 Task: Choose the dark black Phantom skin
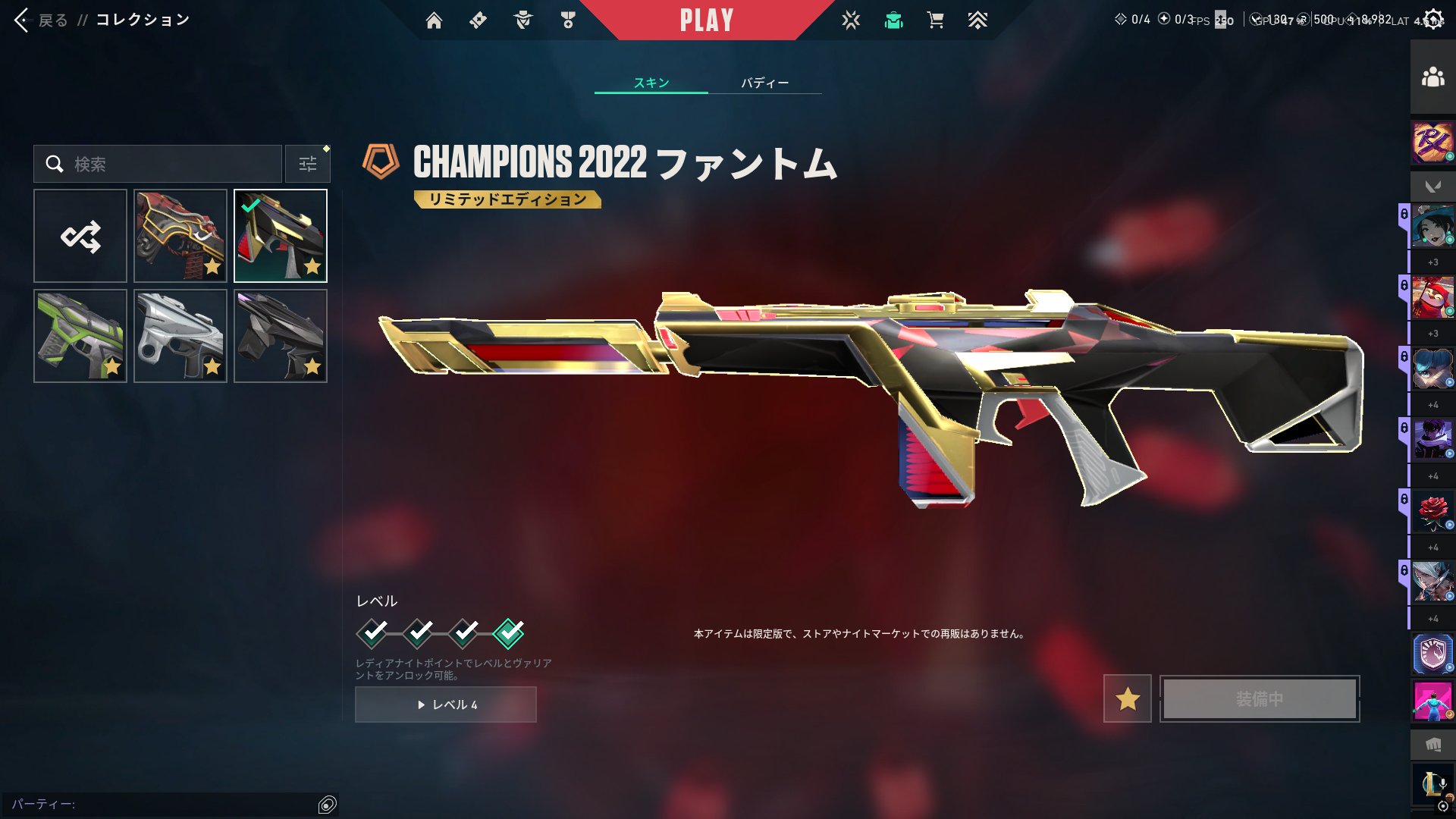tap(281, 336)
